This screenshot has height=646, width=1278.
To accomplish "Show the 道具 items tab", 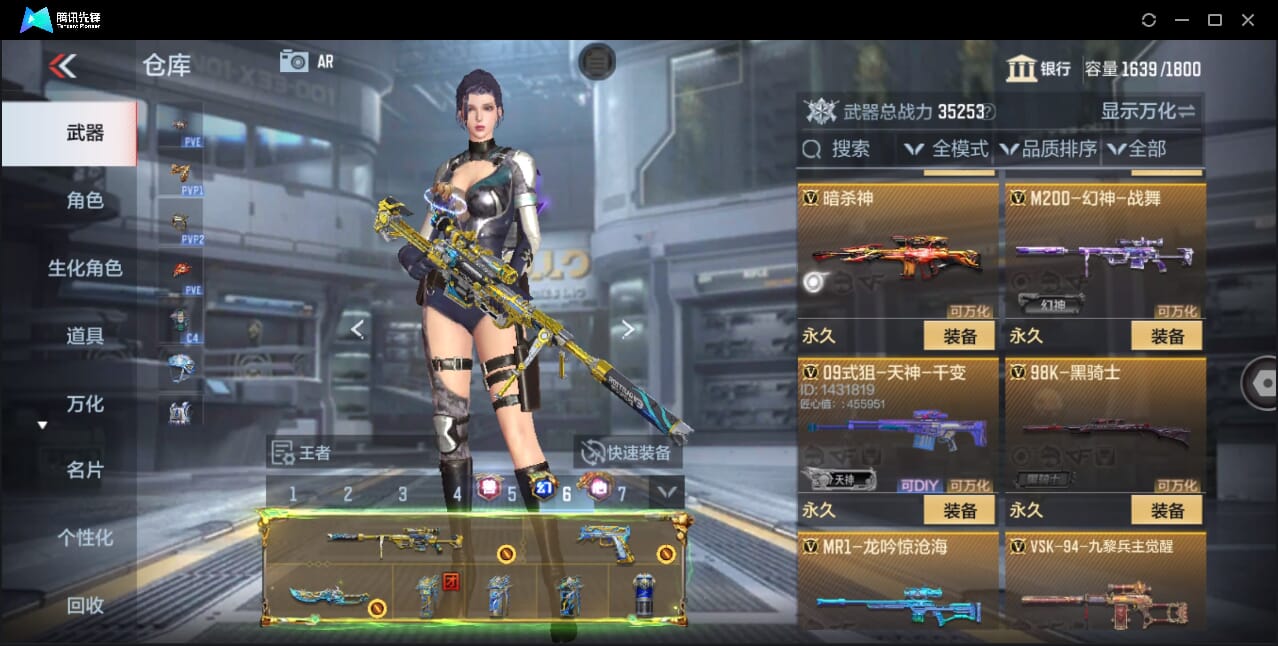I will click(x=85, y=336).
